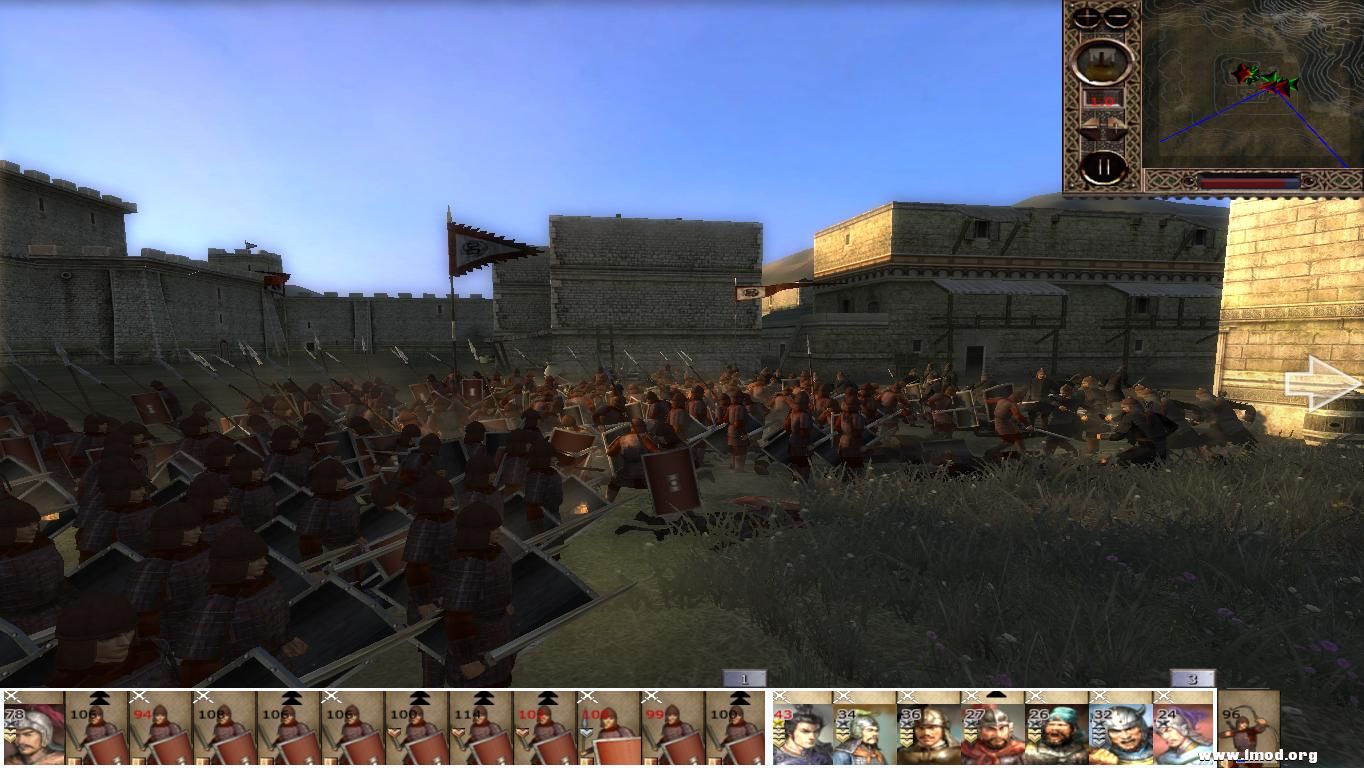Click the kill counter showing 1:0

[x=1102, y=100]
